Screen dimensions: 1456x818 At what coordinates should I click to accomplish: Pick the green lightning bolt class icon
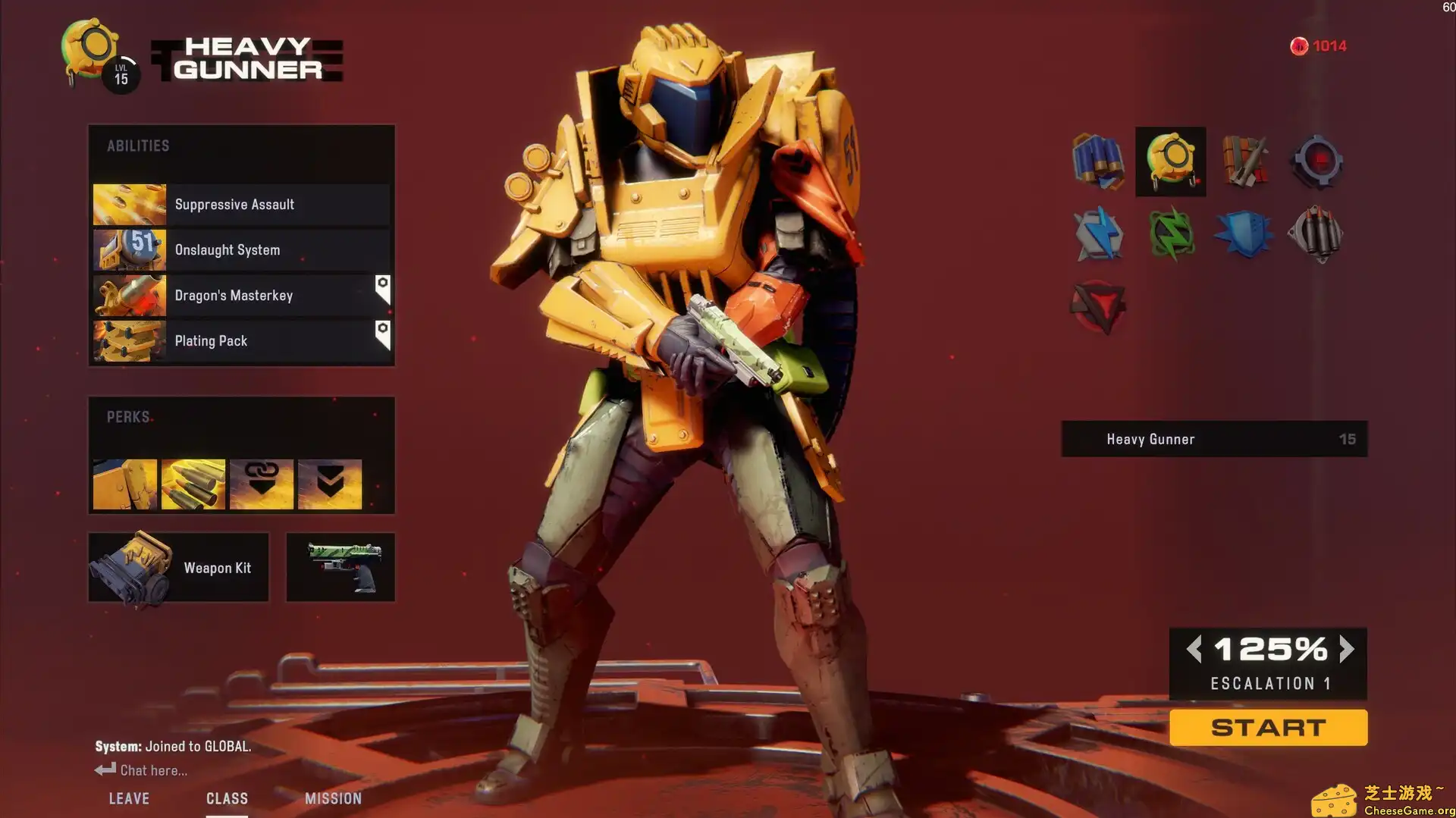click(x=1170, y=234)
